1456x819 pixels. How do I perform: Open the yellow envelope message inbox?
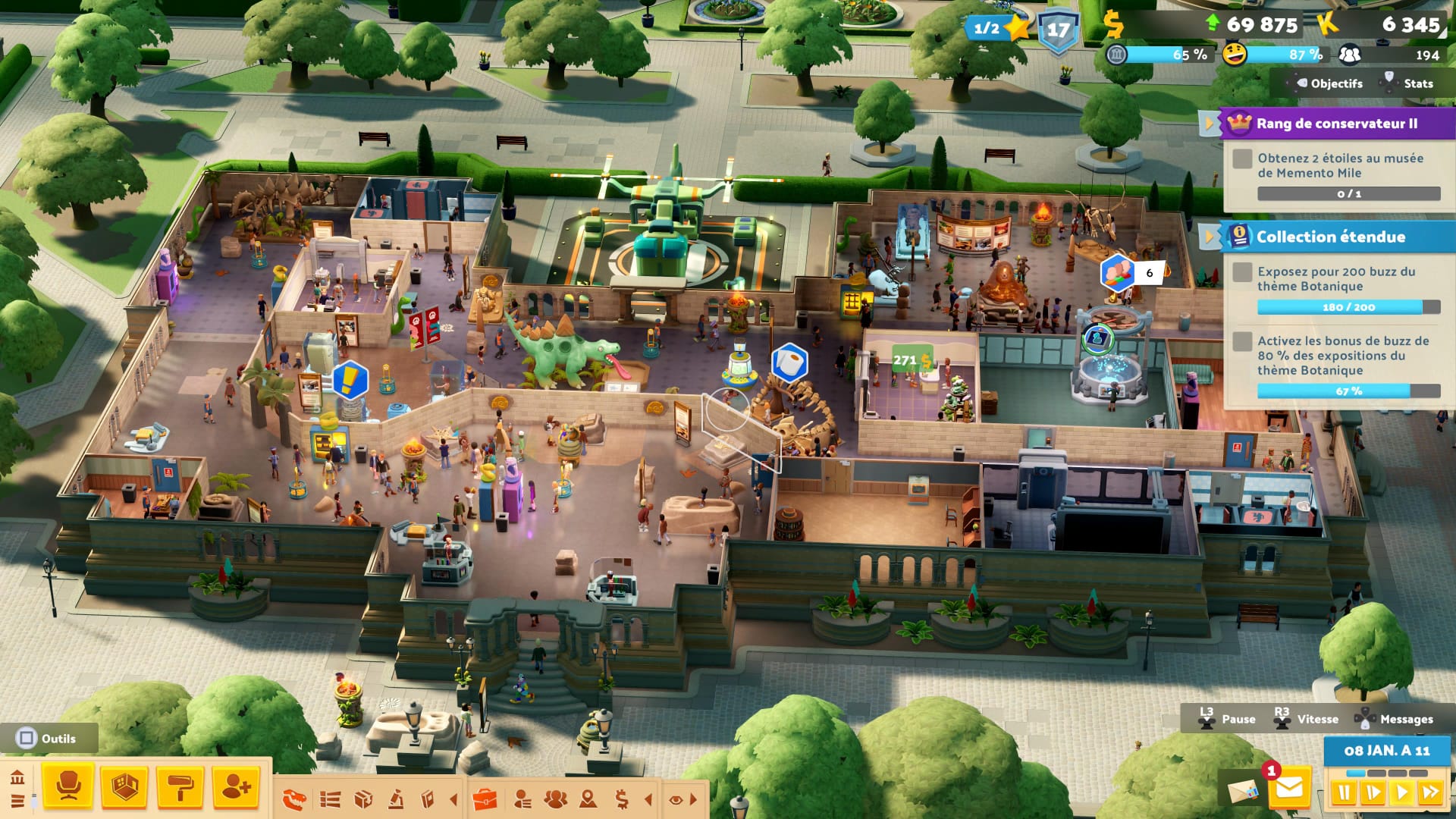point(1289,789)
